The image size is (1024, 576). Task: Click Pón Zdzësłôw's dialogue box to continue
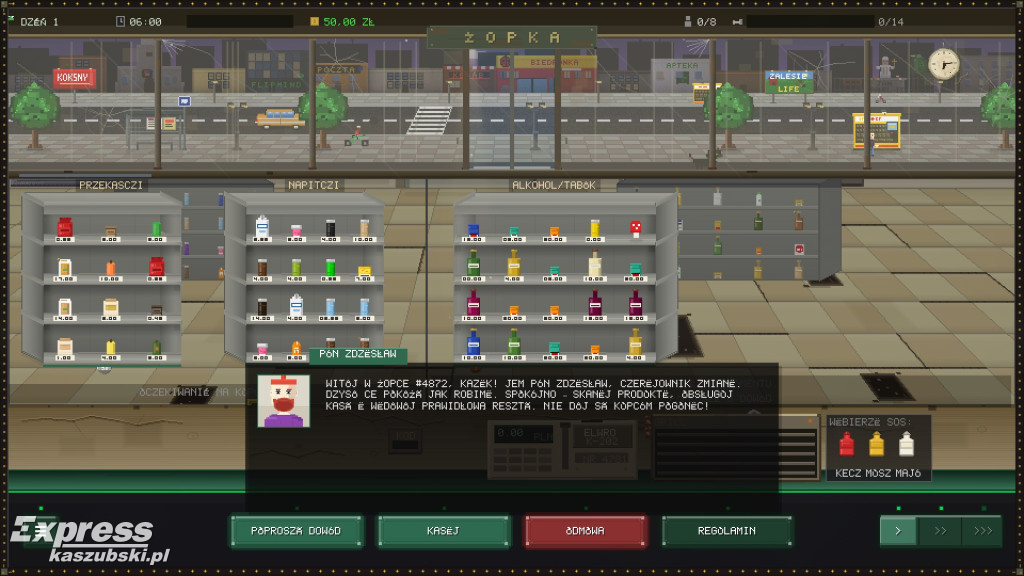[512, 400]
